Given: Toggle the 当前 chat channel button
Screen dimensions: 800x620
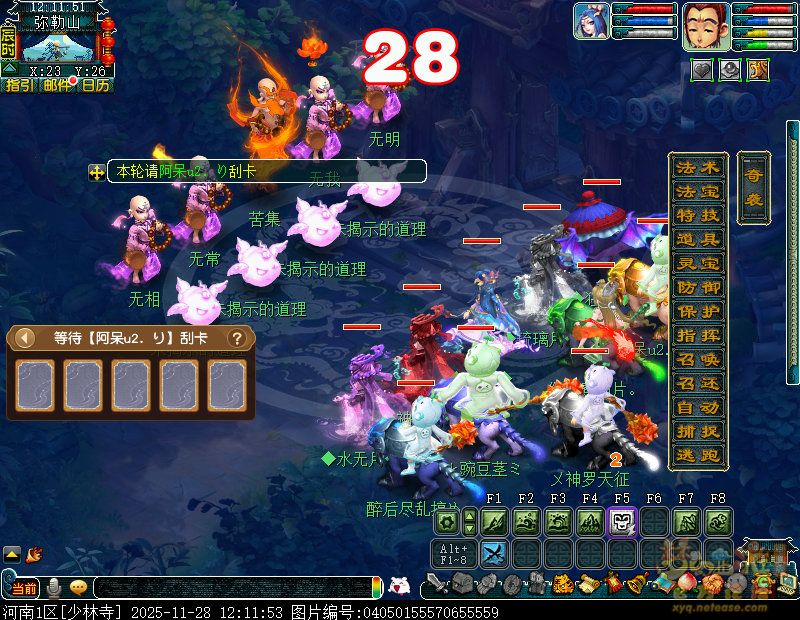Looking at the screenshot, I should (24, 588).
